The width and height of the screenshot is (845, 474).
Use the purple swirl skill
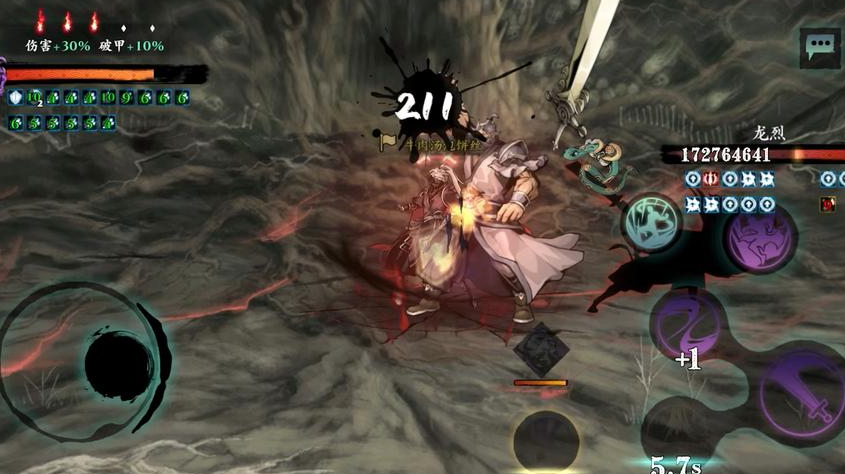click(x=688, y=323)
